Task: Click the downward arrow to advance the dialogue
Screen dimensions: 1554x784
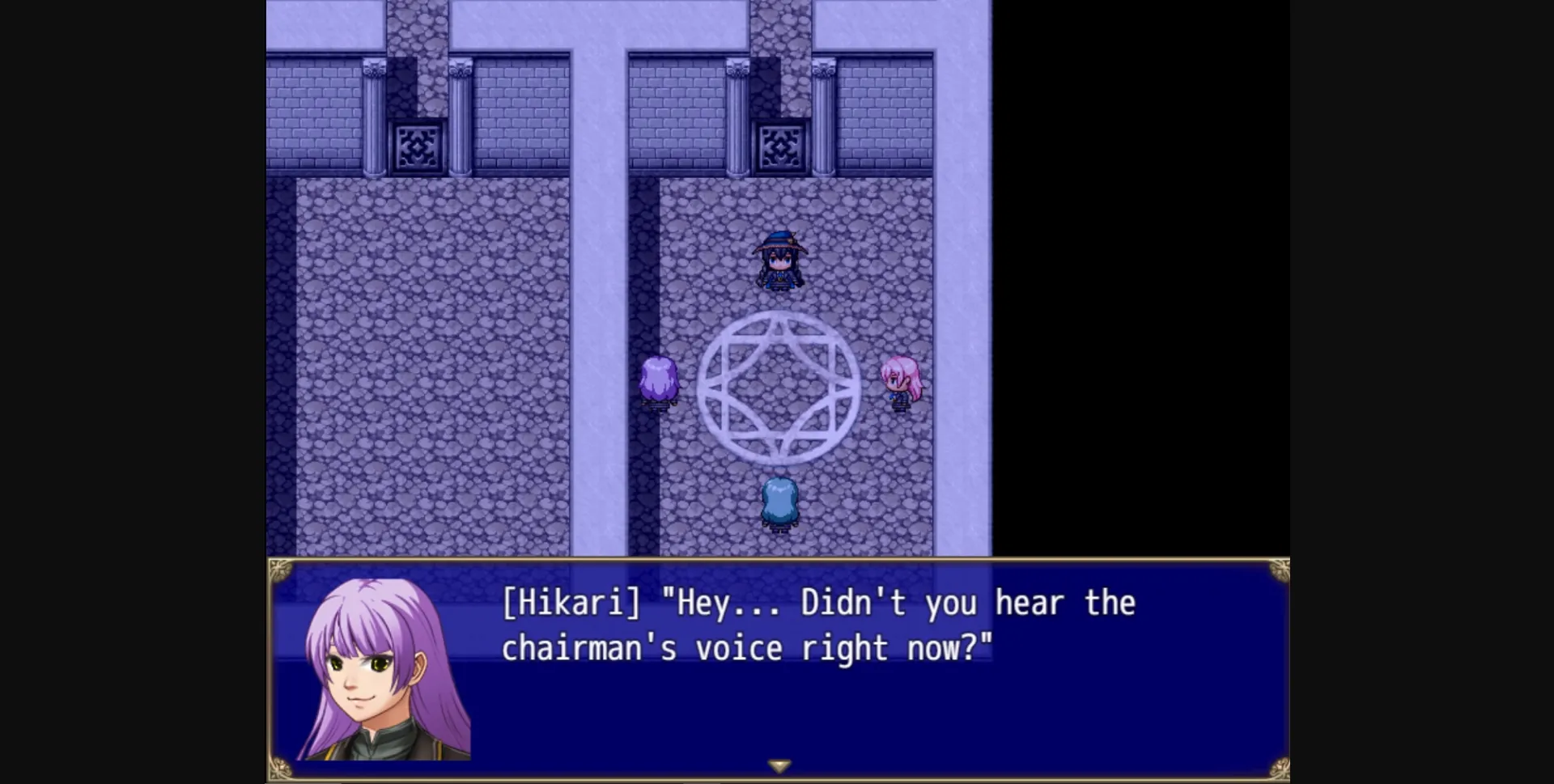Action: point(779,763)
